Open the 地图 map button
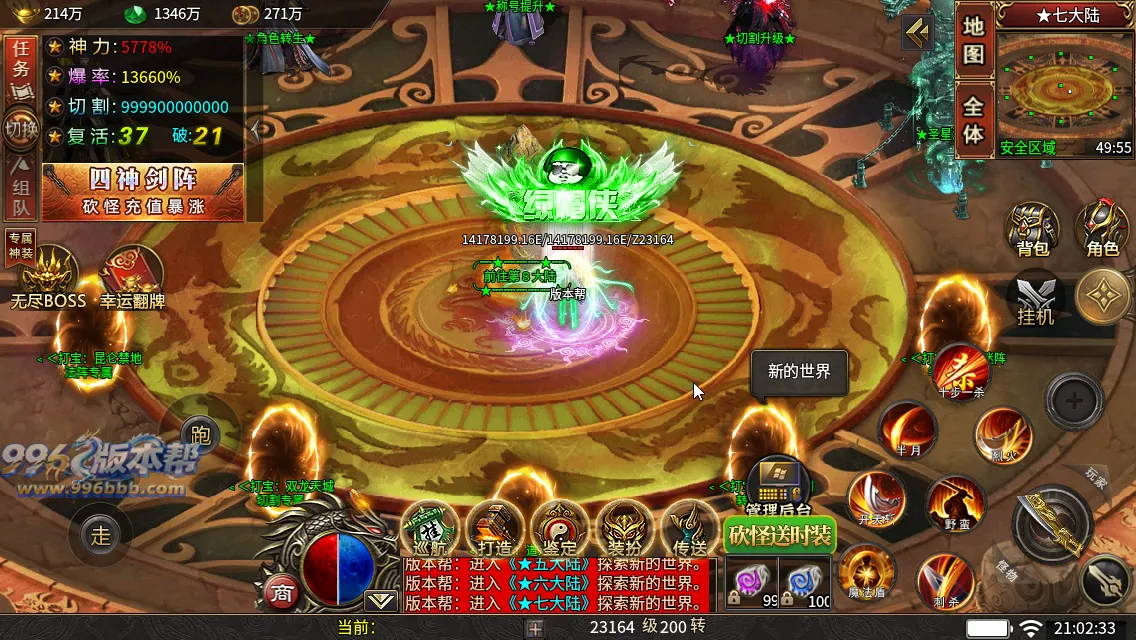Screen dimensions: 1136x640 pyautogui.click(x=974, y=42)
